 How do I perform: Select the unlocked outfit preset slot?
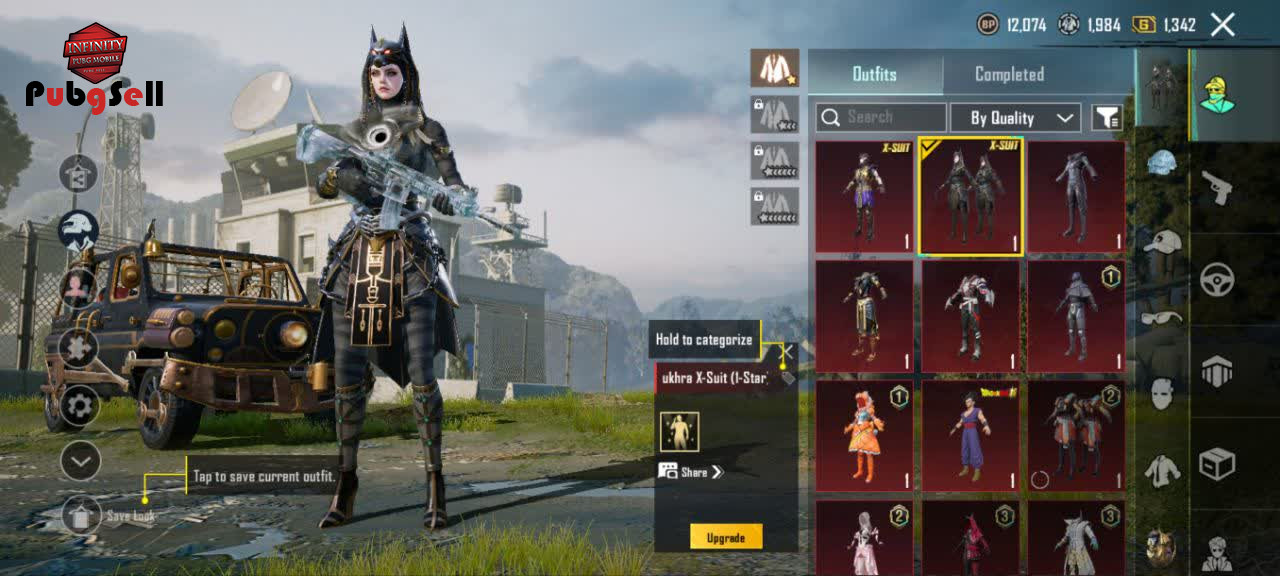[775, 68]
